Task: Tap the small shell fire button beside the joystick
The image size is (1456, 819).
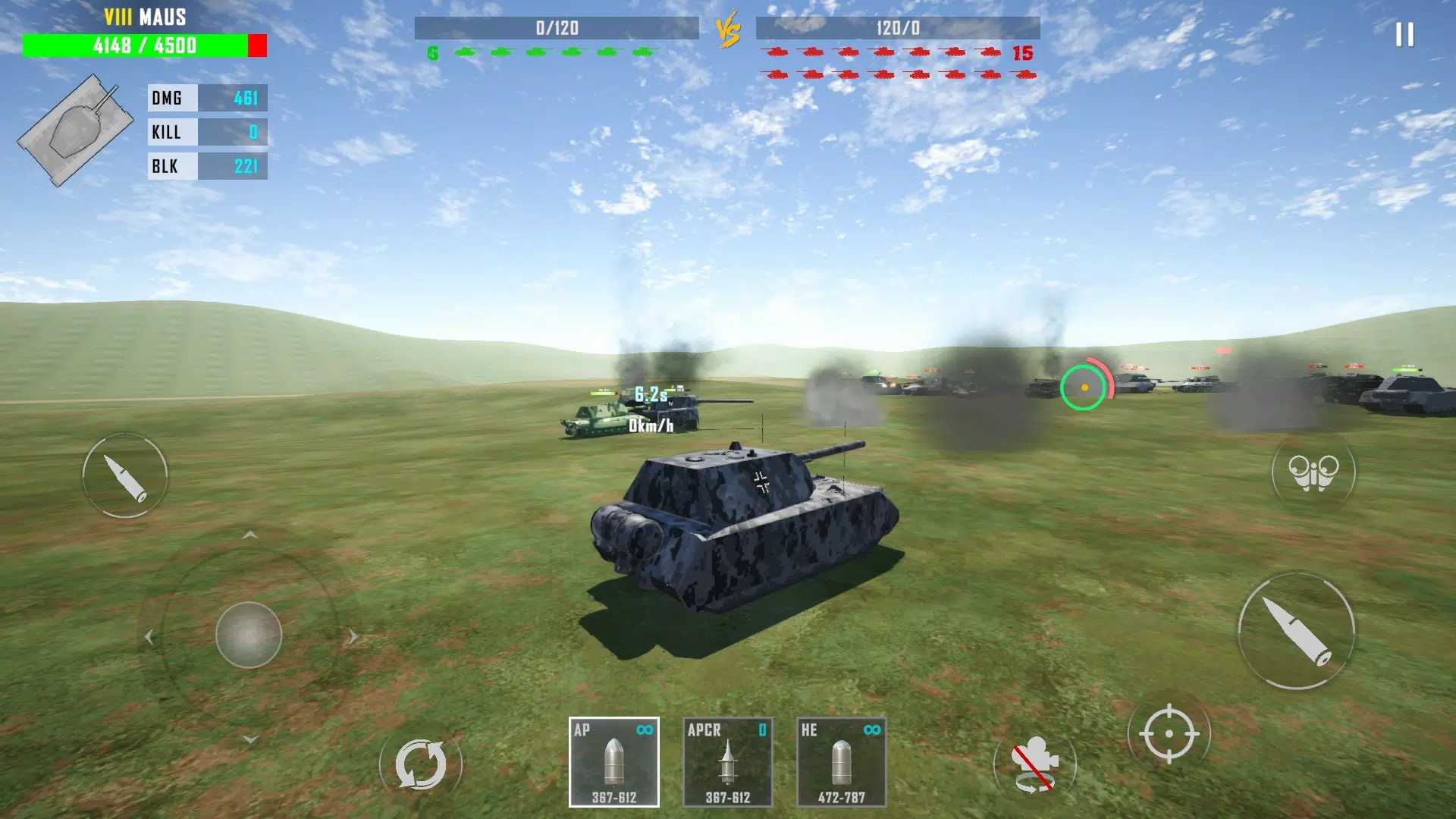Action: coord(125,475)
